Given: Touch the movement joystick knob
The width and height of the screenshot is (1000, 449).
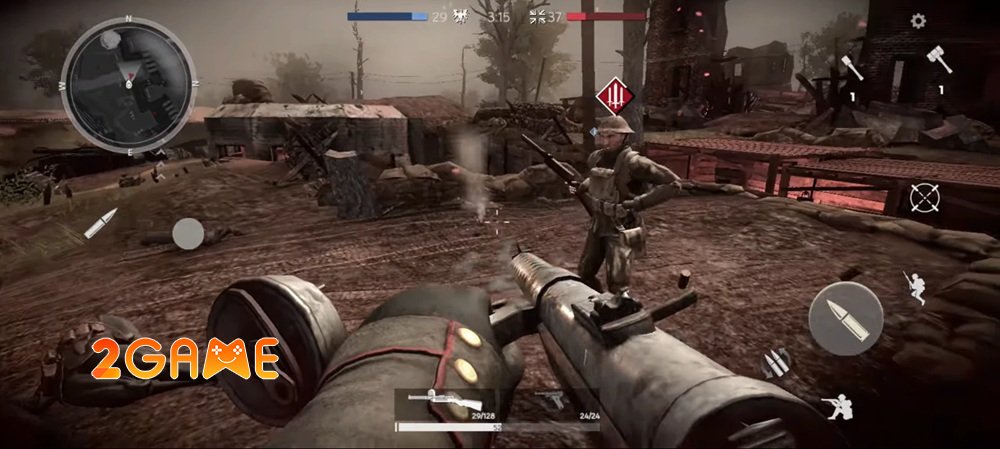Looking at the screenshot, I should pyautogui.click(x=188, y=234).
